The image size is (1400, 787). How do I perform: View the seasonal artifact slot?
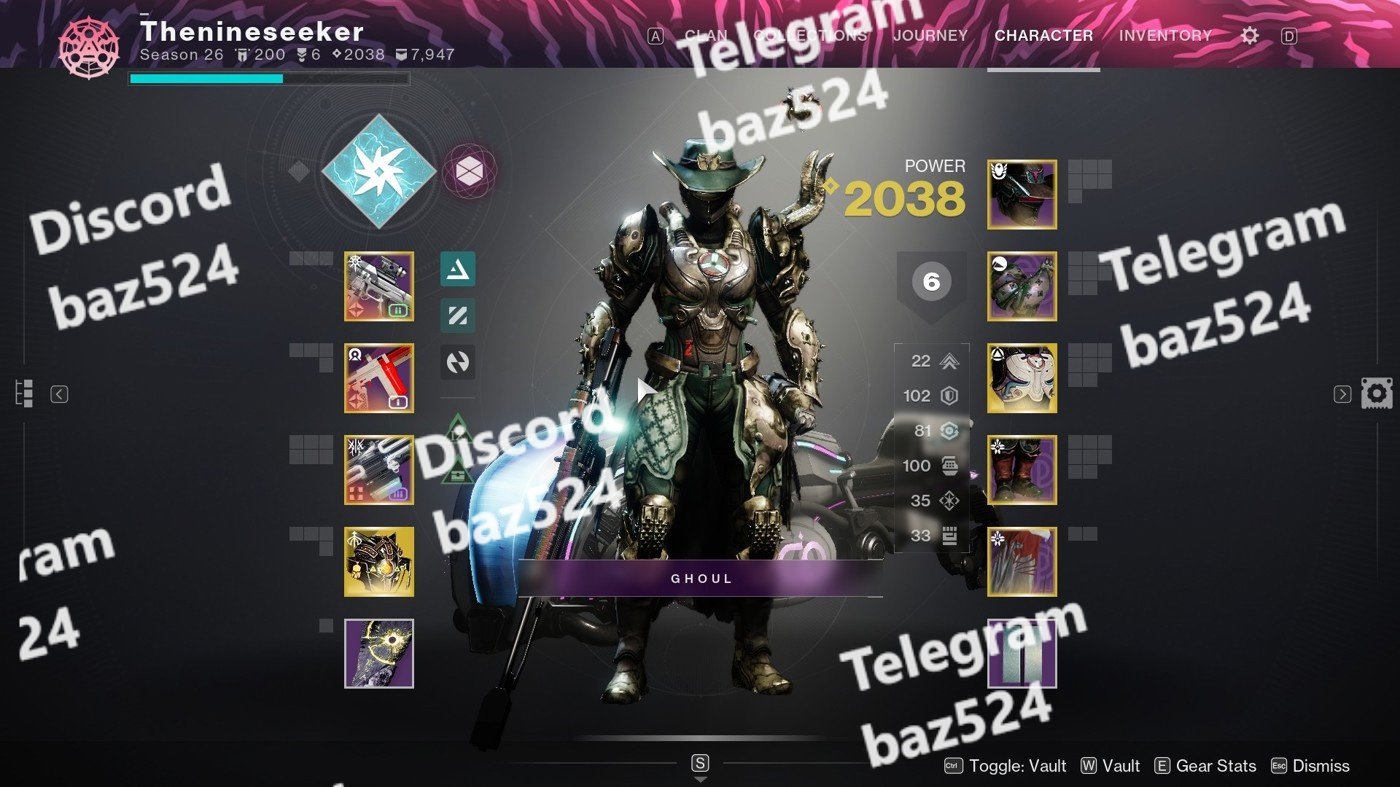379,653
